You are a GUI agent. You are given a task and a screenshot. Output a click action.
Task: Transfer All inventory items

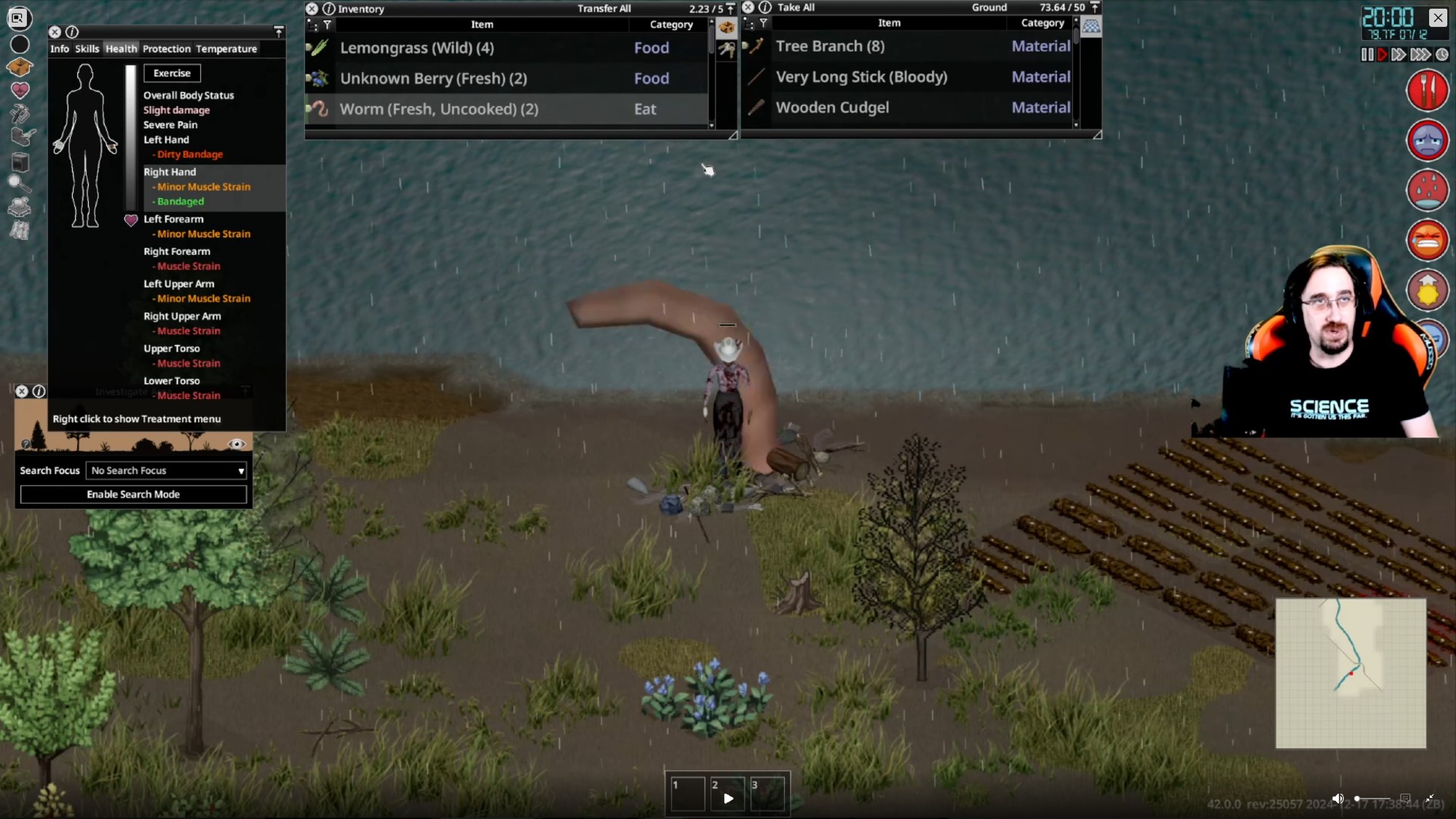pos(604,9)
